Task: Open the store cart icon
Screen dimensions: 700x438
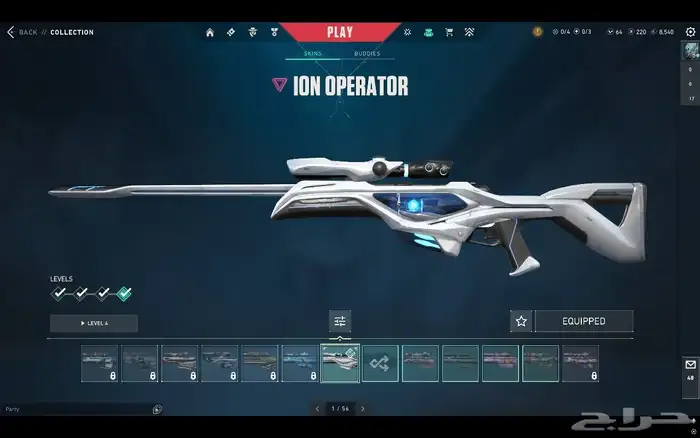Action: pyautogui.click(x=447, y=32)
